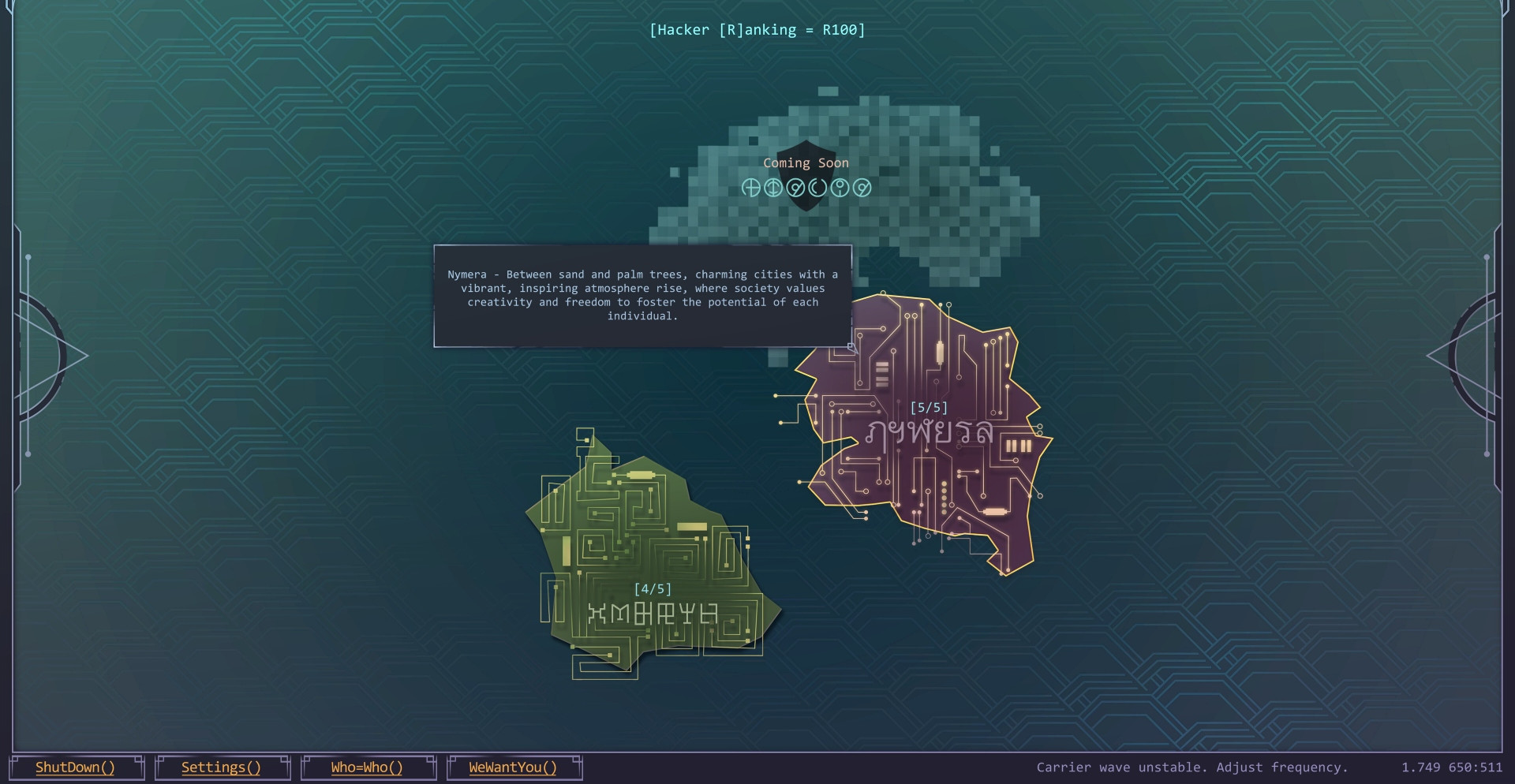Select the purple Nymera region with 5/5

coord(931,442)
